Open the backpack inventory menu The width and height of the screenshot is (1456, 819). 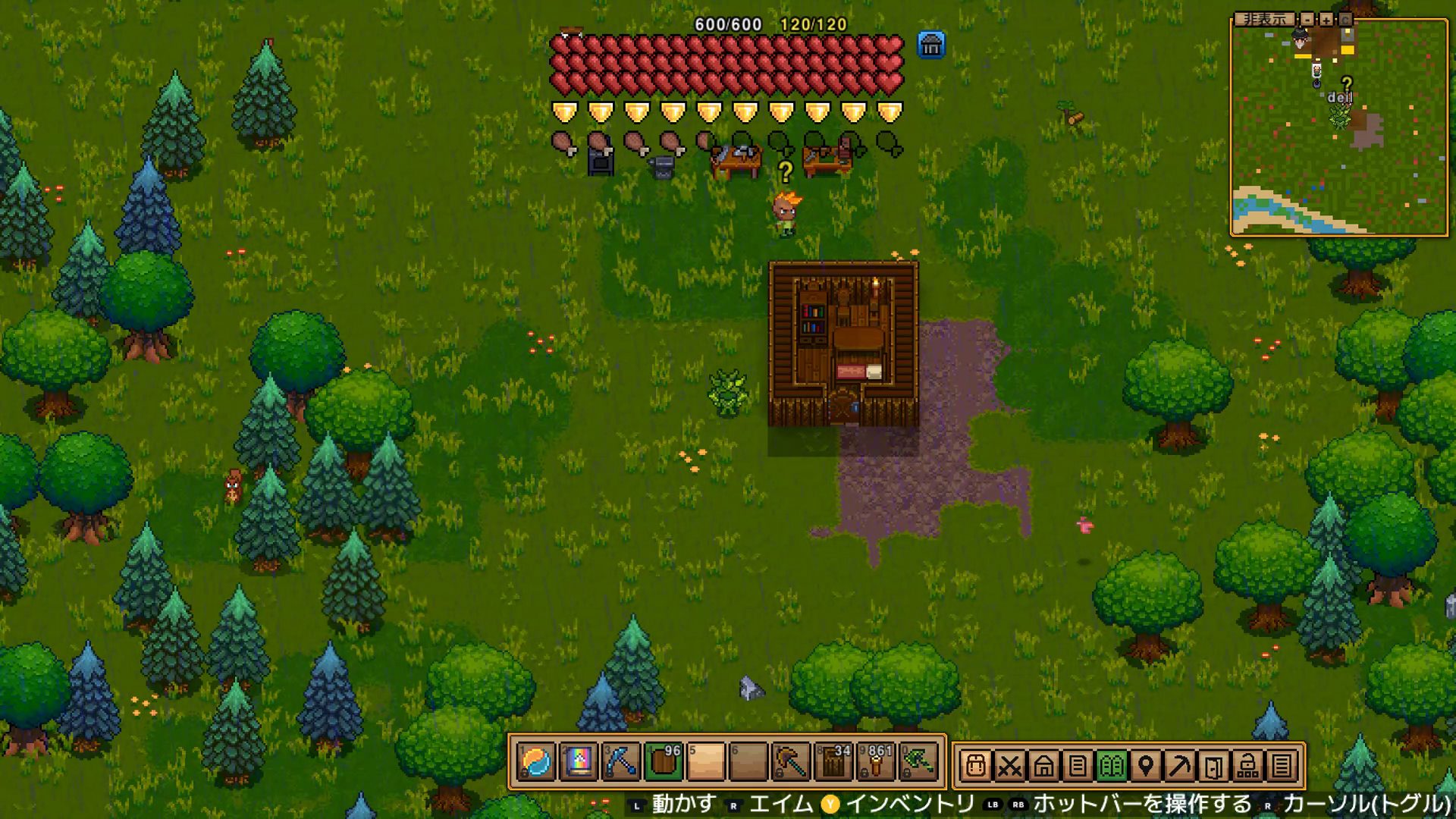(976, 766)
